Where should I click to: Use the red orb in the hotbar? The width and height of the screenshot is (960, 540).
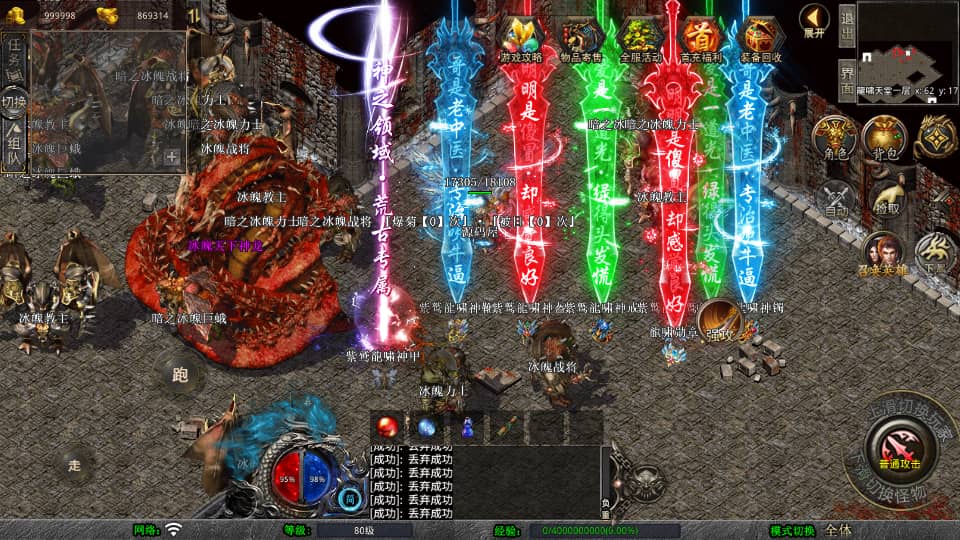tap(387, 426)
